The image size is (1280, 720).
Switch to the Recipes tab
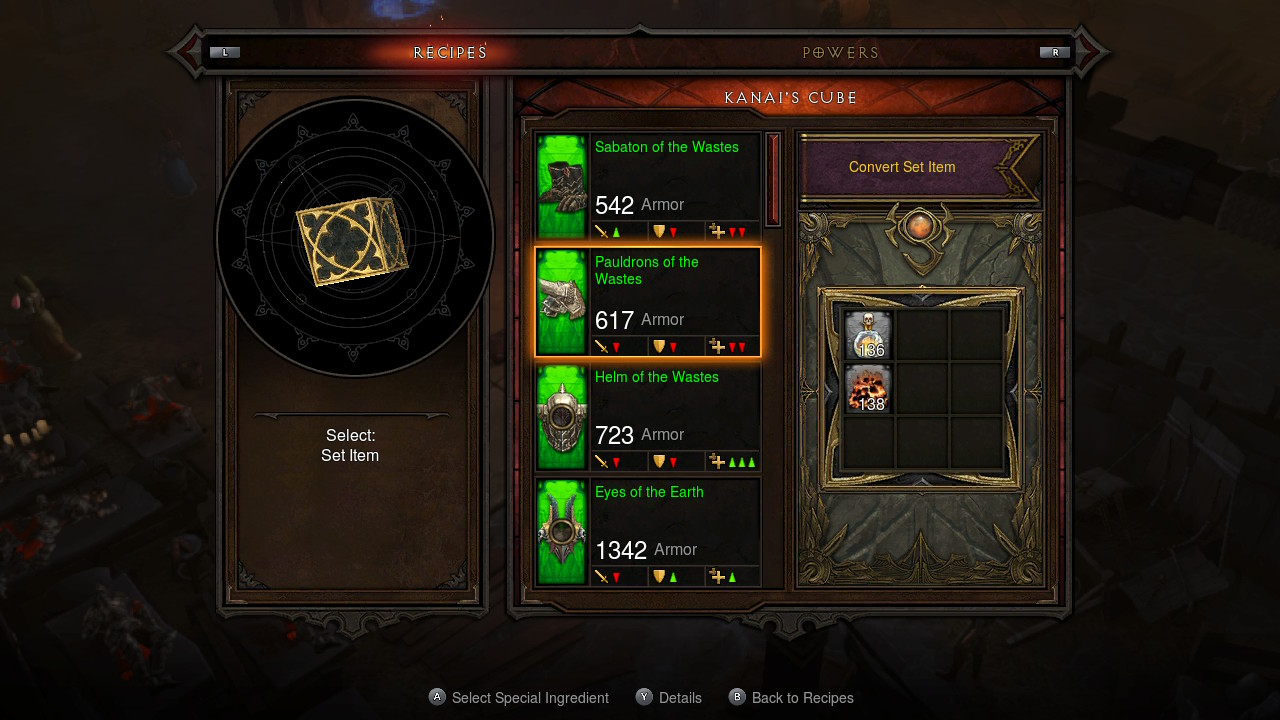click(x=448, y=52)
